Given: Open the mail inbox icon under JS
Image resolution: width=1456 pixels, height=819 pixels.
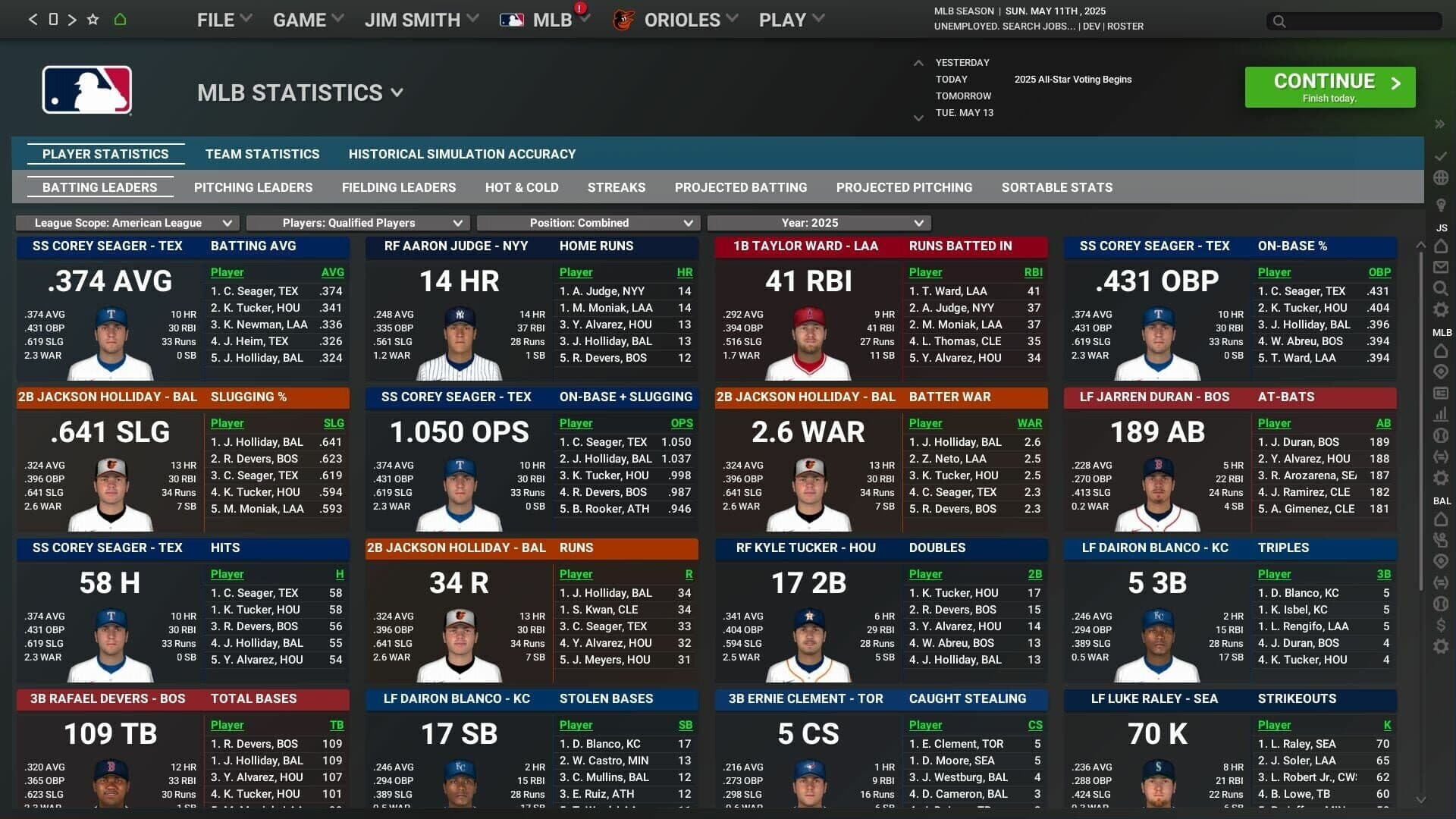Looking at the screenshot, I should pyautogui.click(x=1439, y=266).
